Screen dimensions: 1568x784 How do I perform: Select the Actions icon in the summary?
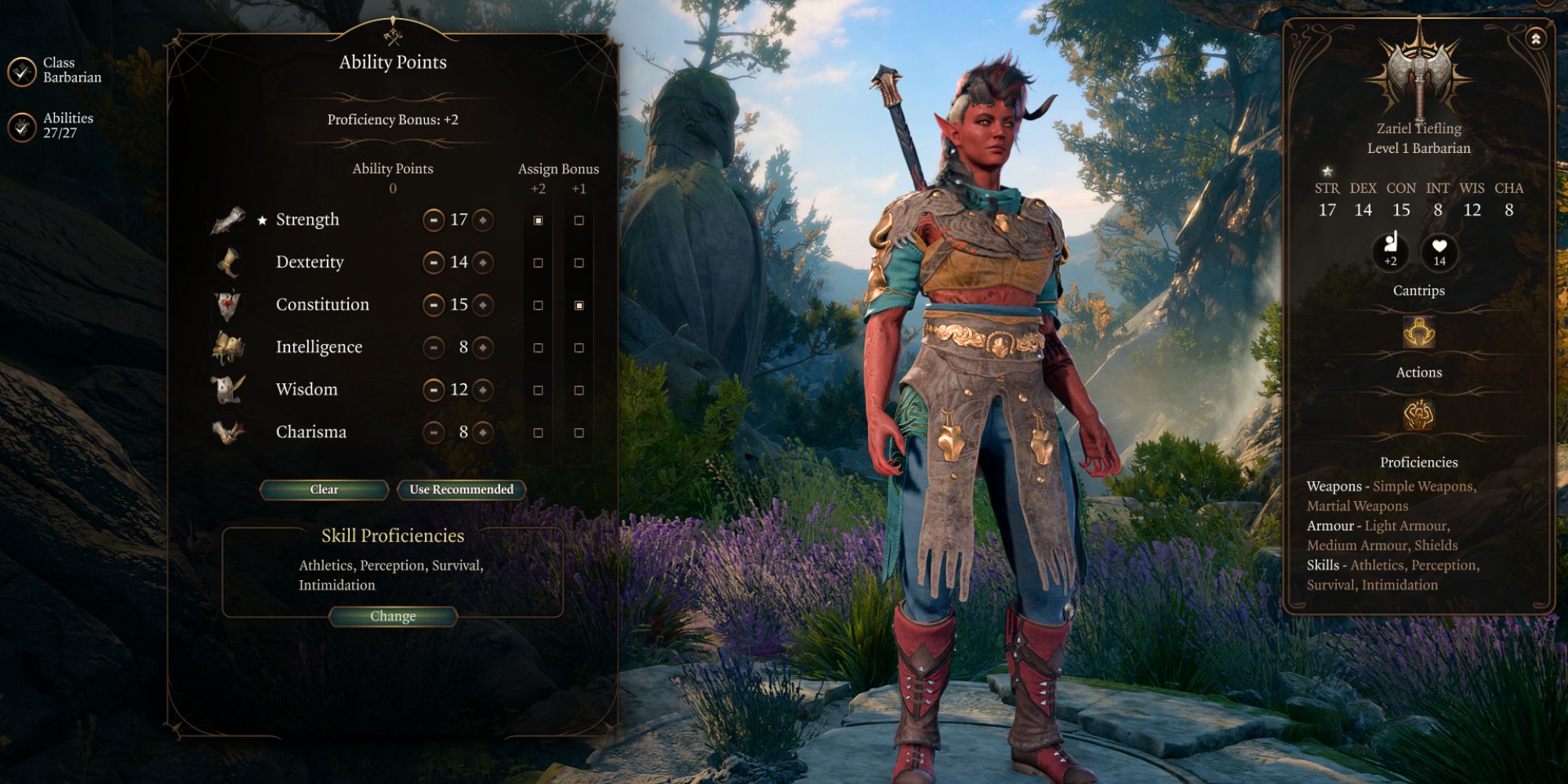[1418, 415]
